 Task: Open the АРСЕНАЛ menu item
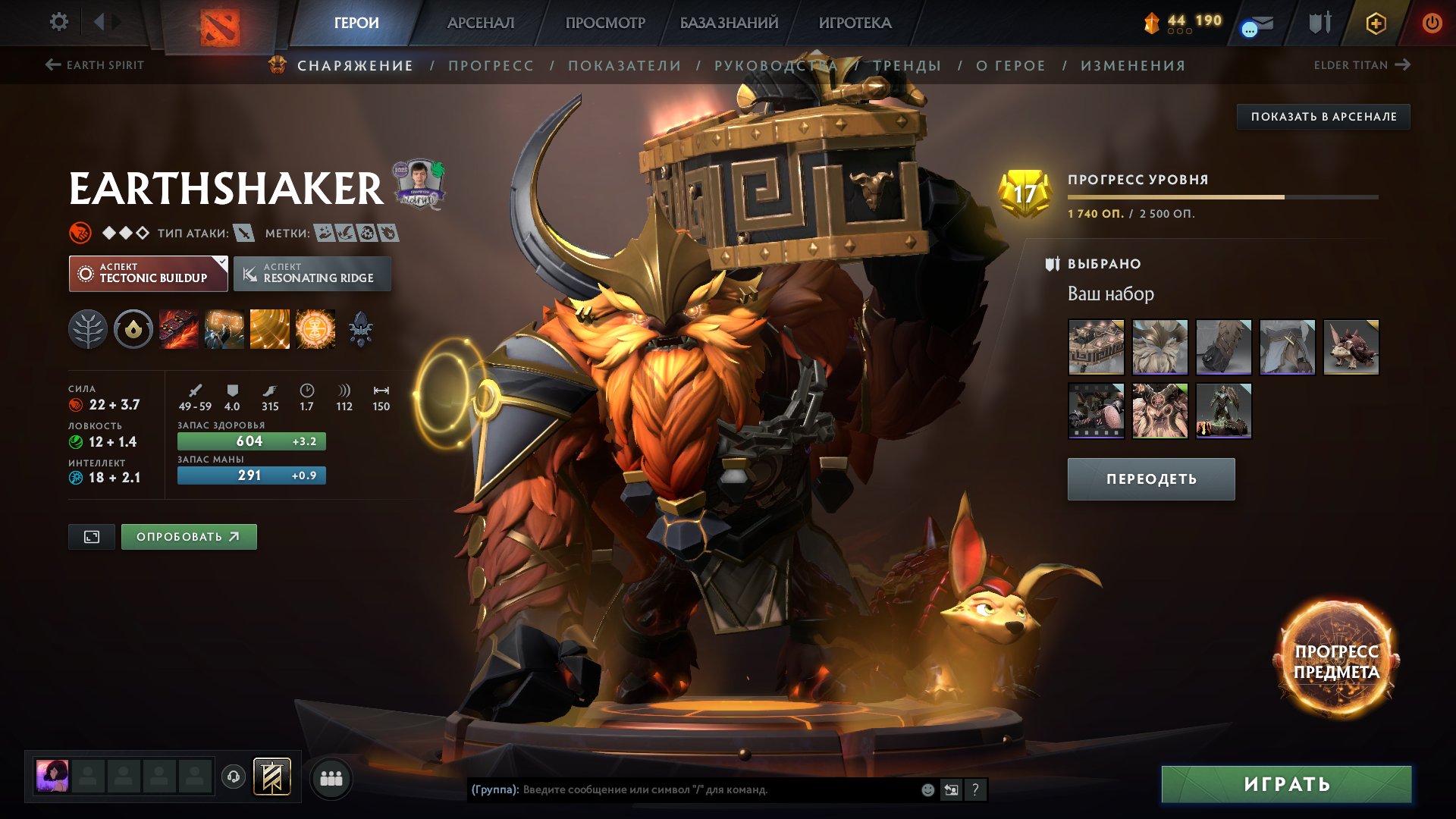(x=480, y=23)
